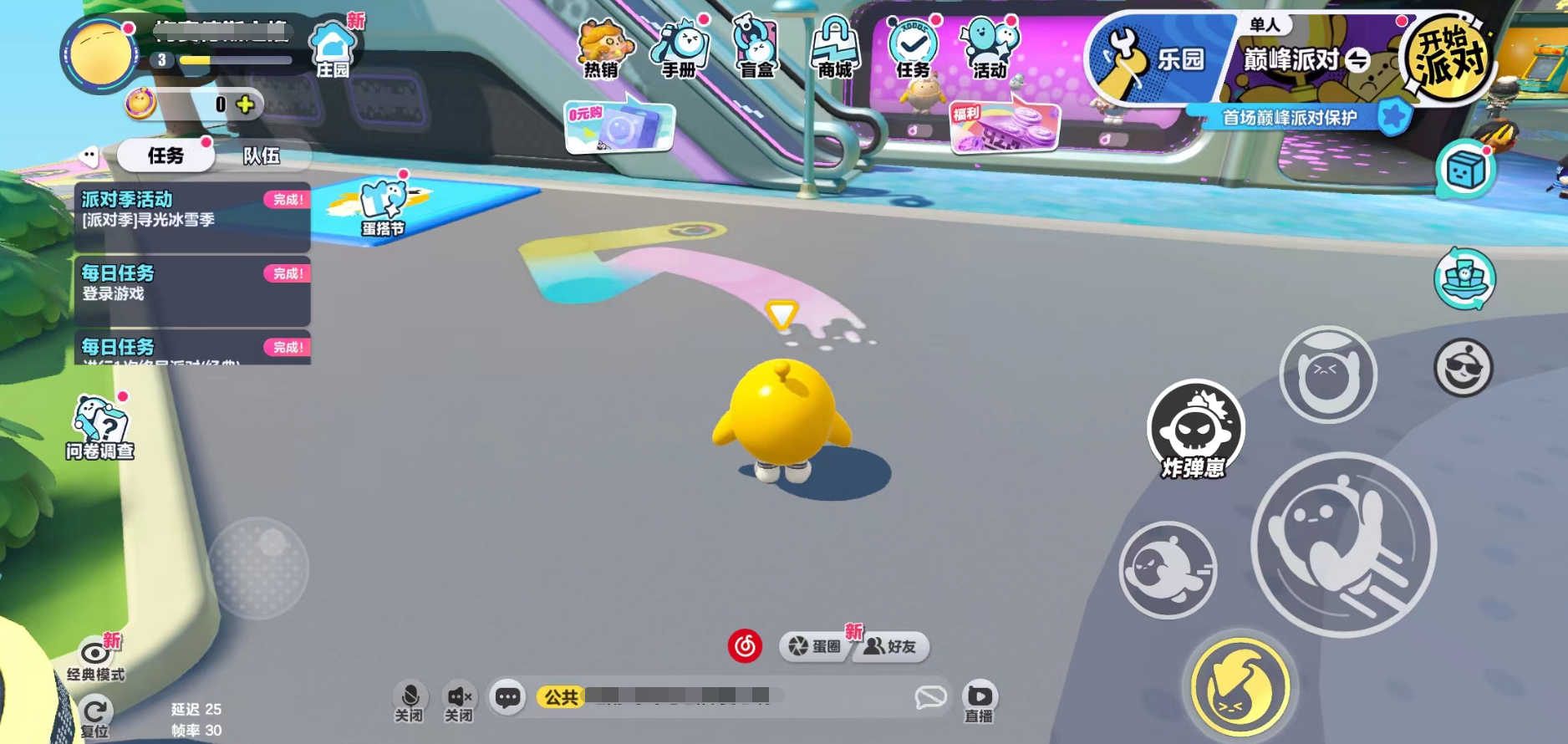Reset position with 复位 button
The image size is (1568, 744).
point(95,716)
